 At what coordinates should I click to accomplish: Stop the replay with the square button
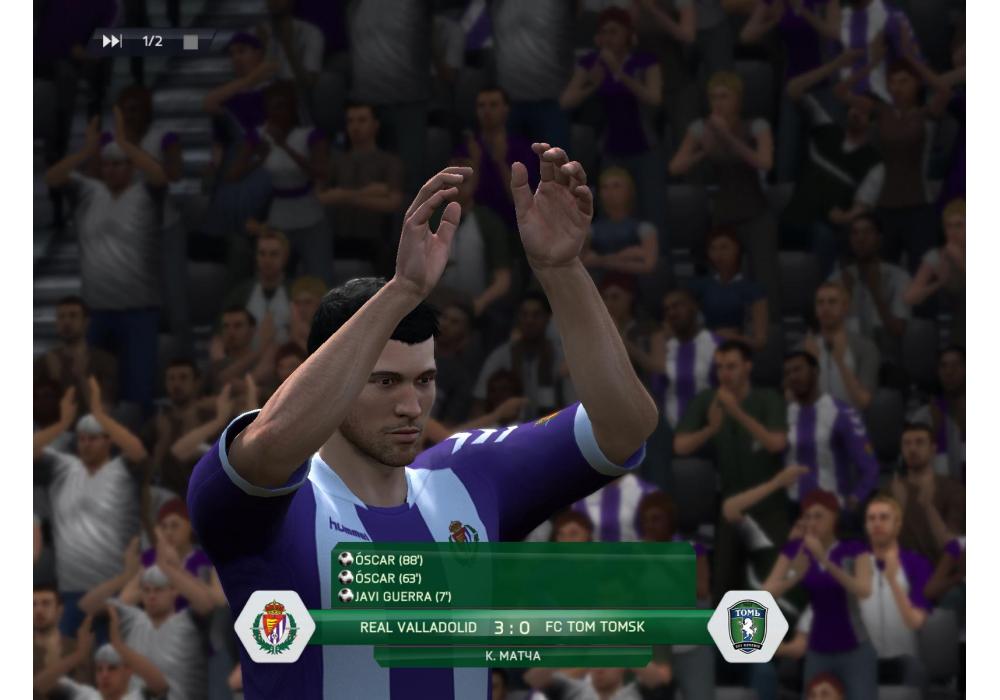click(190, 42)
